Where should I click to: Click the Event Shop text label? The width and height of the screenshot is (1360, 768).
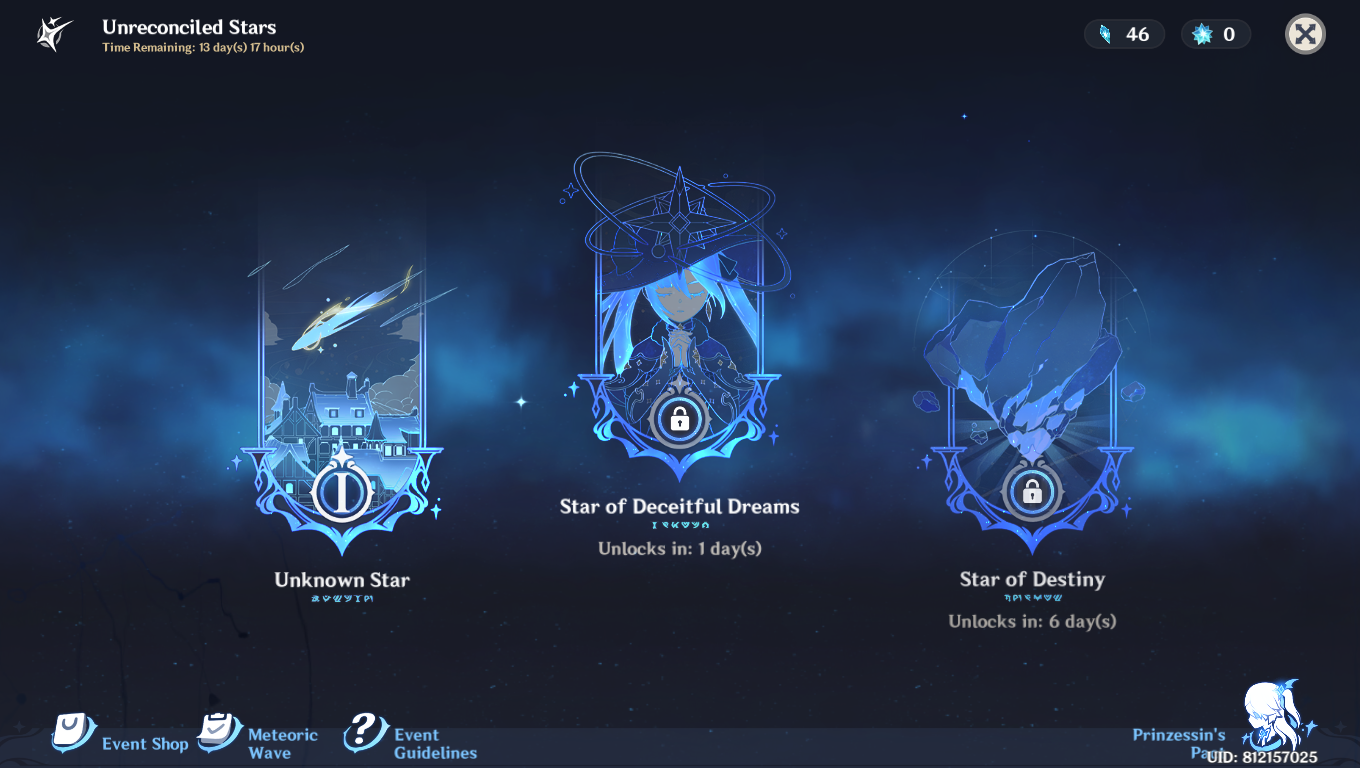click(x=146, y=744)
